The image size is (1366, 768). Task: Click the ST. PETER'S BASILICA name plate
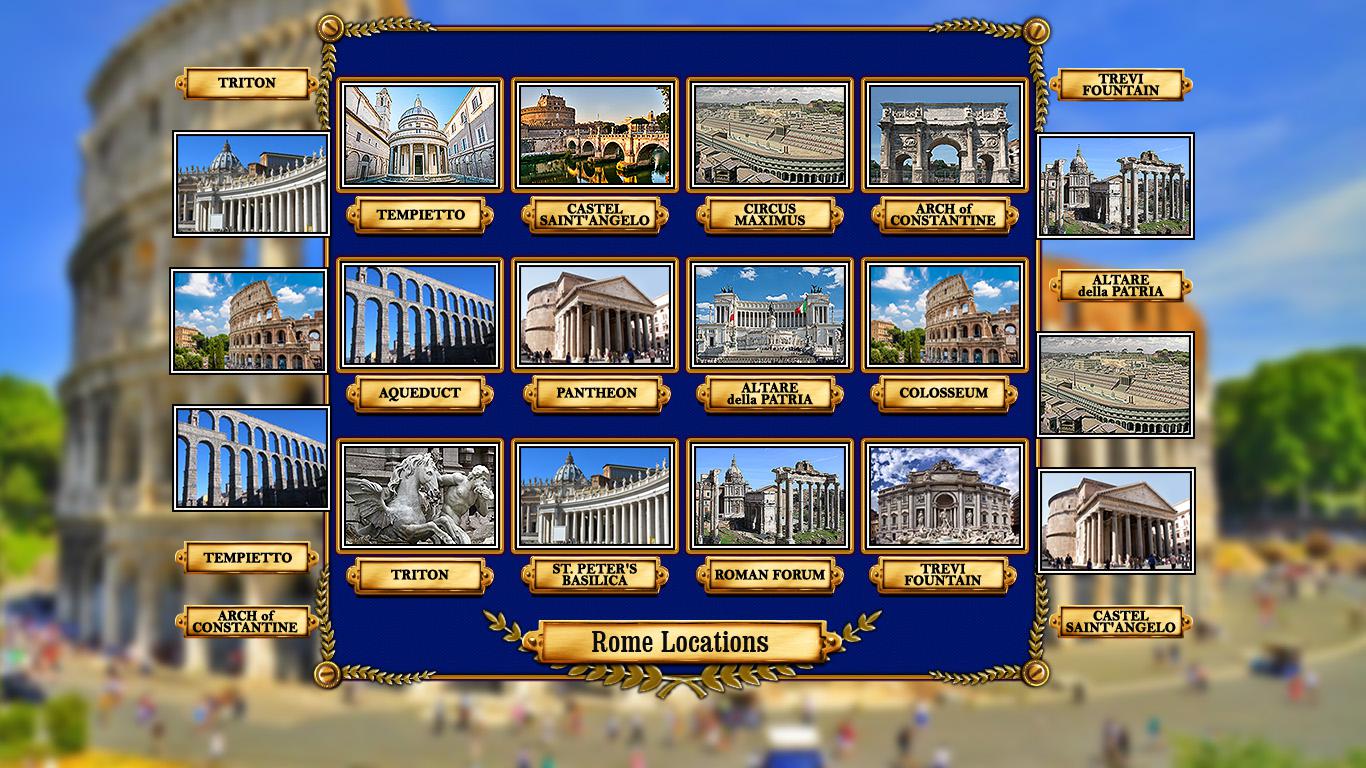[594, 575]
